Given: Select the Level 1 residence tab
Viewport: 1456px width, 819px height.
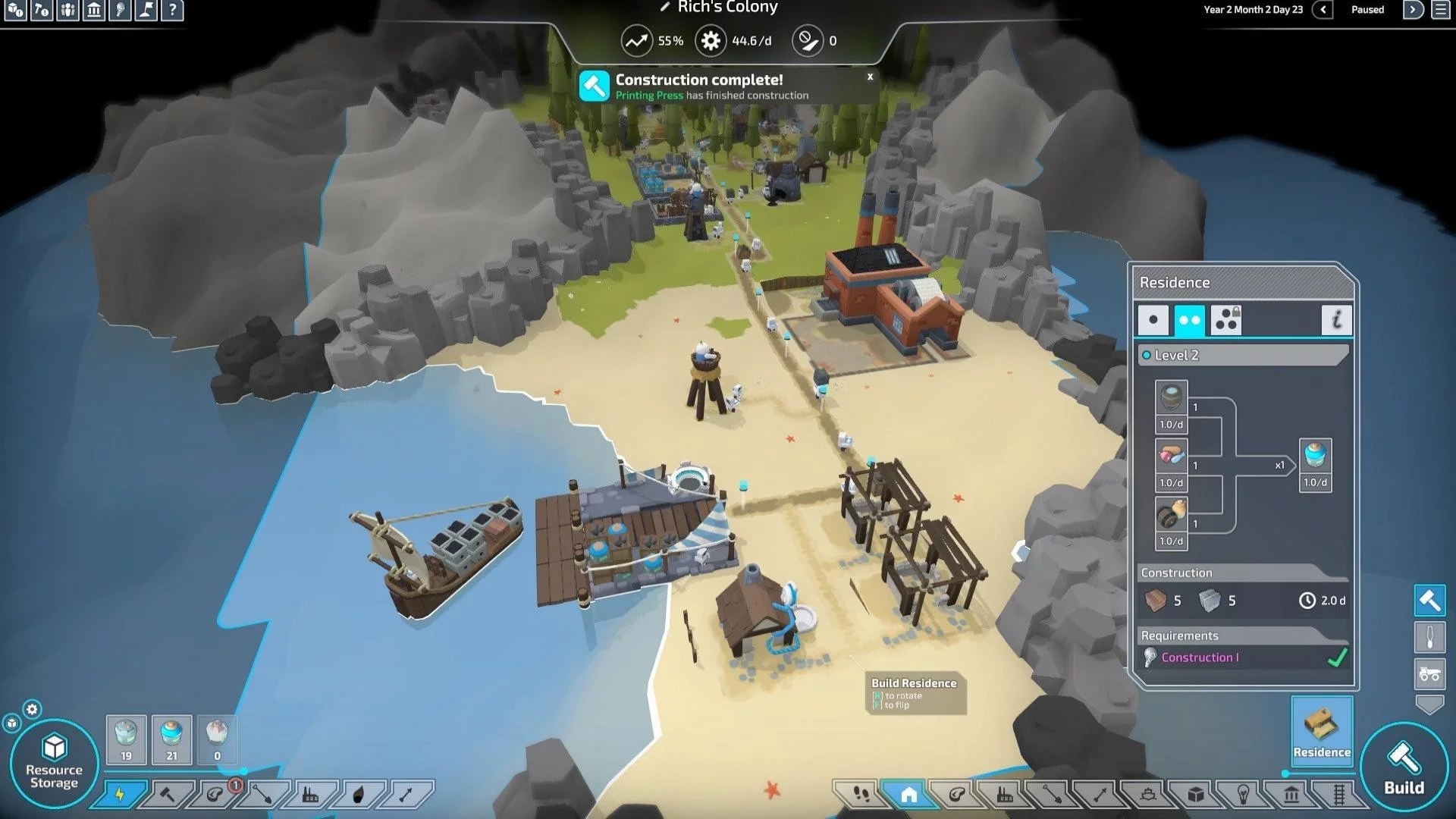Looking at the screenshot, I should [x=1153, y=320].
